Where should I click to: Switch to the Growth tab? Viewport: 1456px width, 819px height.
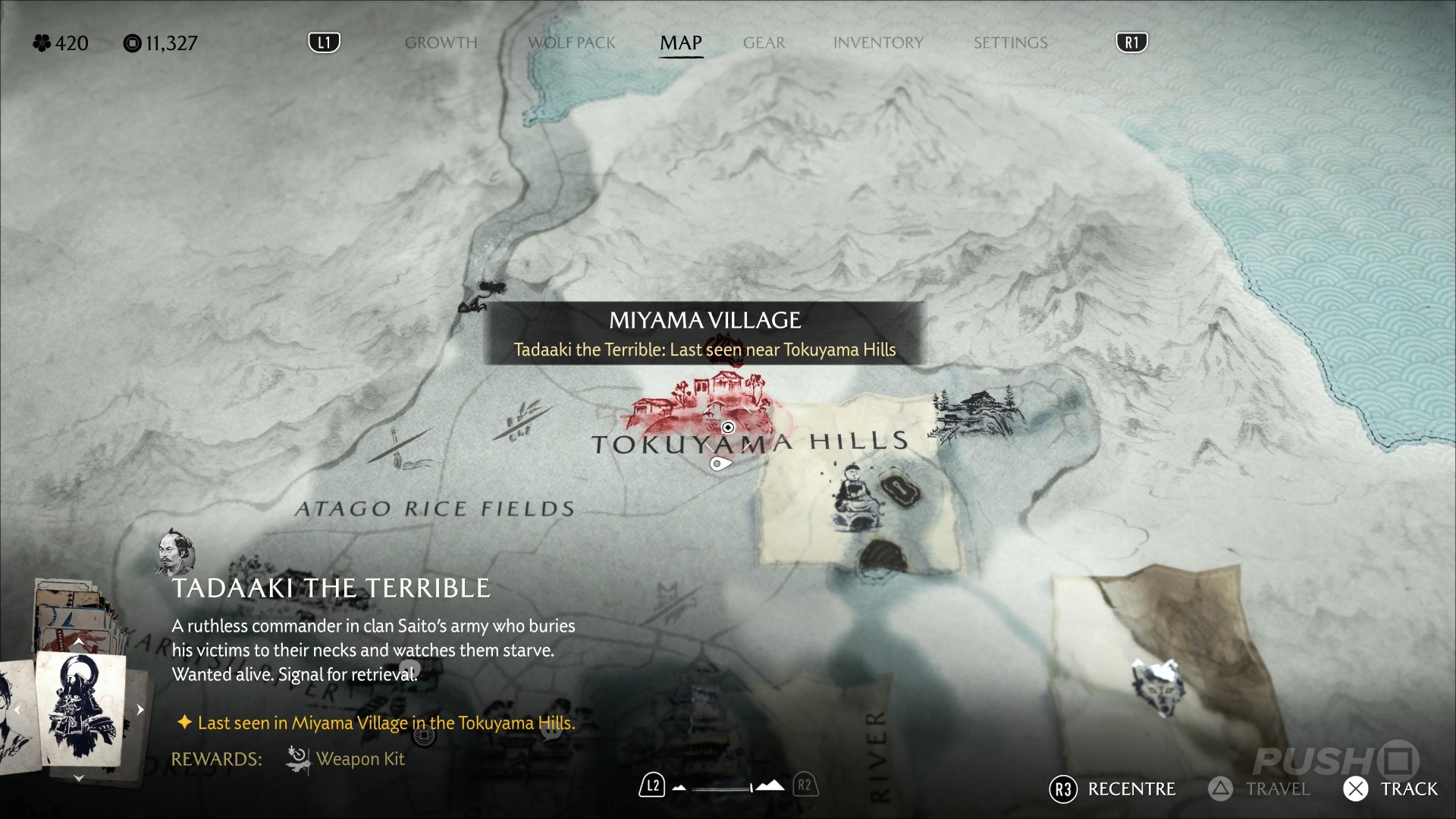coord(441,42)
